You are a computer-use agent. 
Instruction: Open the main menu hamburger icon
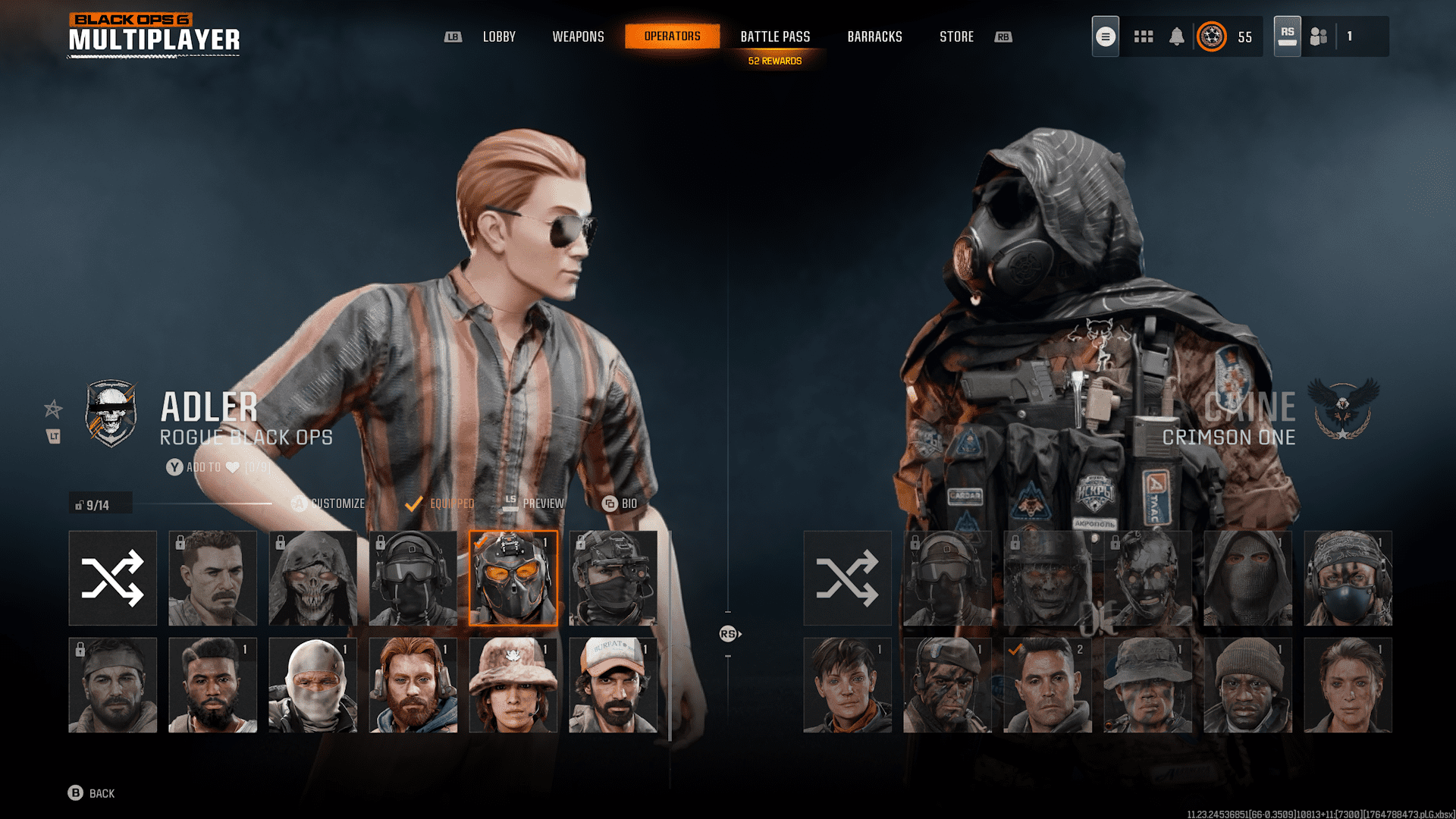[x=1105, y=36]
